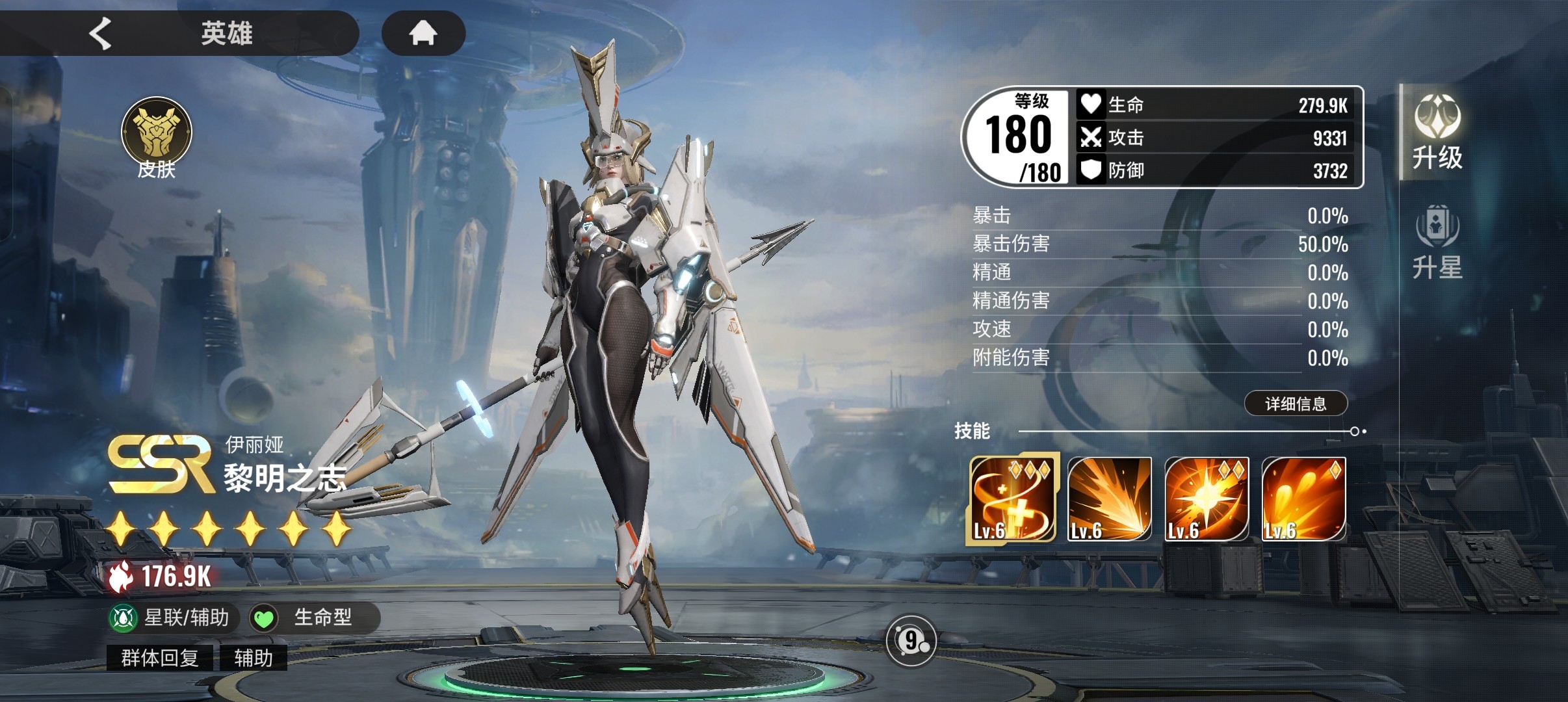Click the planet icon numbered 9
The image size is (1568, 702).
click(x=911, y=641)
